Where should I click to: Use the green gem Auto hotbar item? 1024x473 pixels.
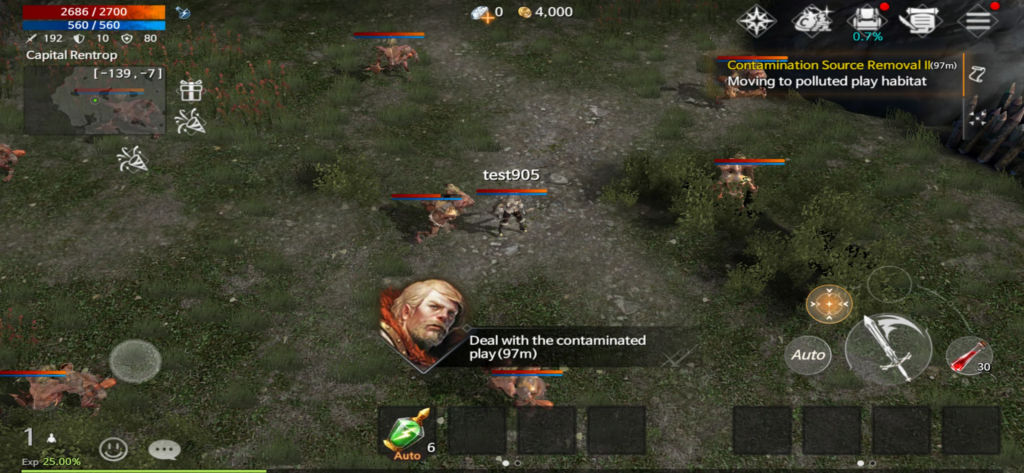tap(407, 432)
